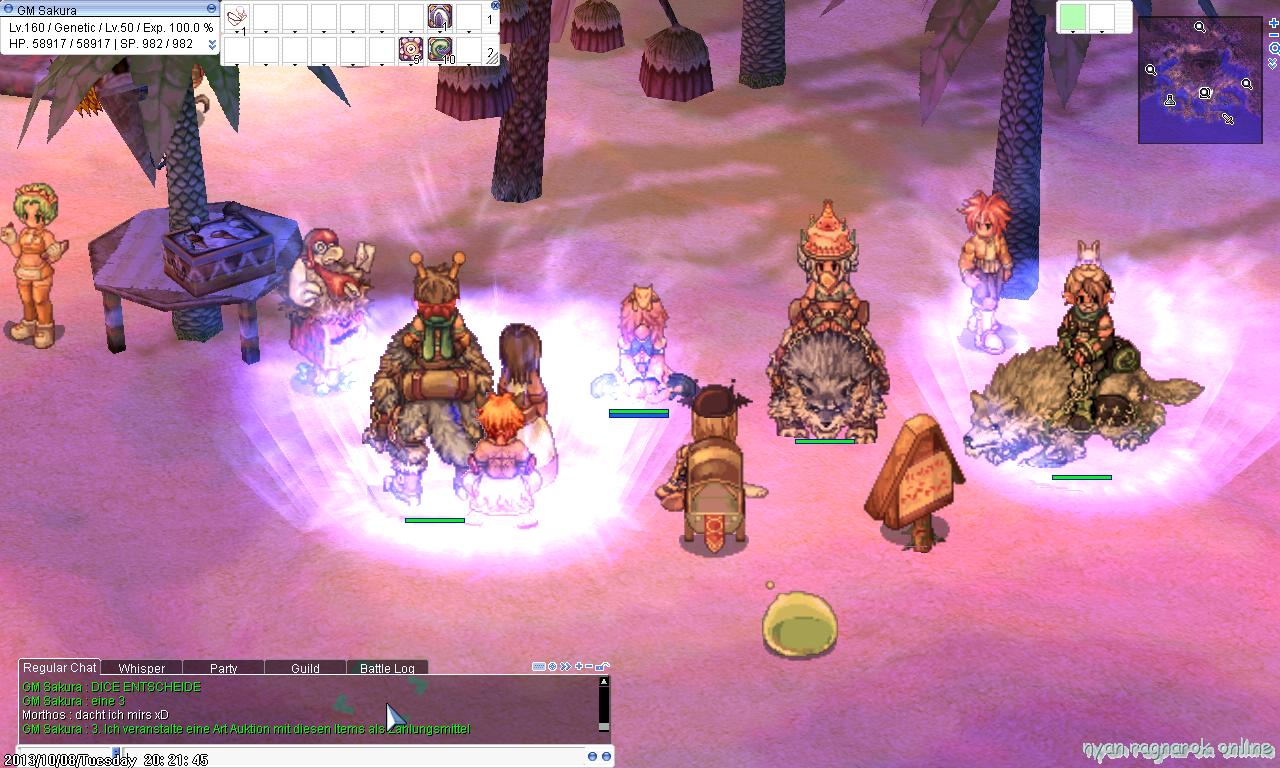
Task: Click the sword marker on the minimap
Action: tap(1227, 119)
